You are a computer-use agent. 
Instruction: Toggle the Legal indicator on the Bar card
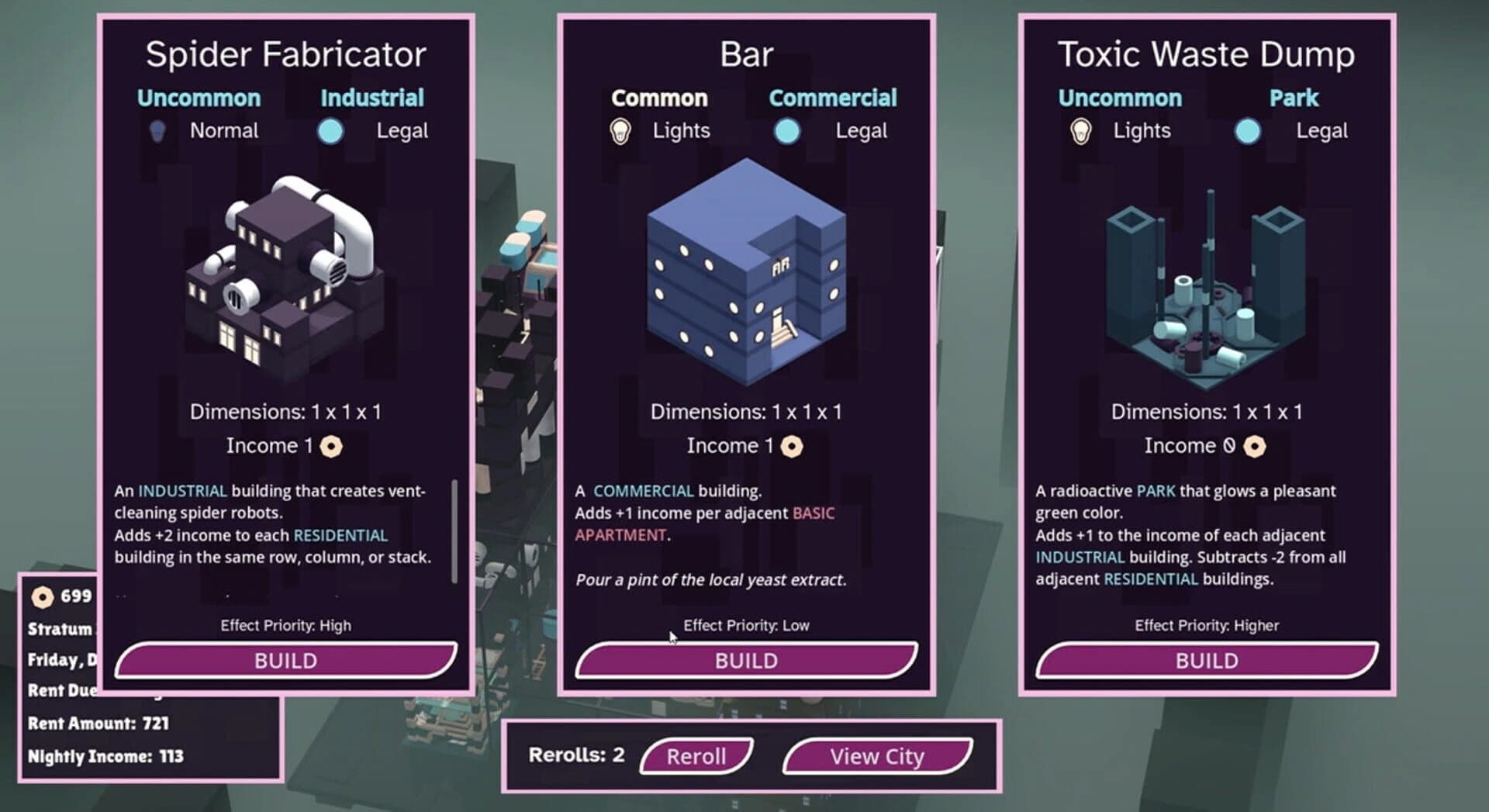[x=786, y=130]
